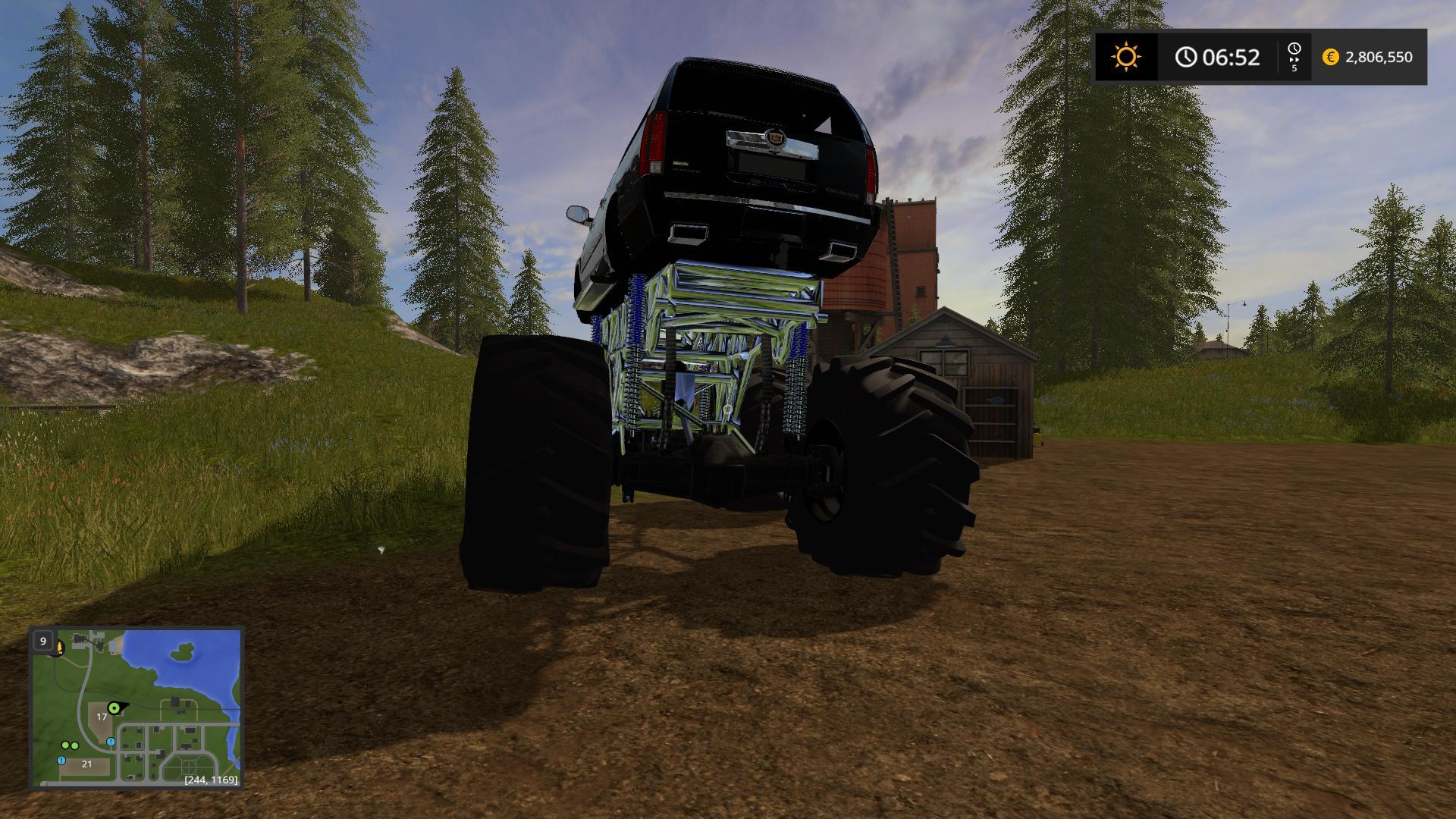Click the orange figure marker on minimap
The width and height of the screenshot is (1456, 819).
59,647
